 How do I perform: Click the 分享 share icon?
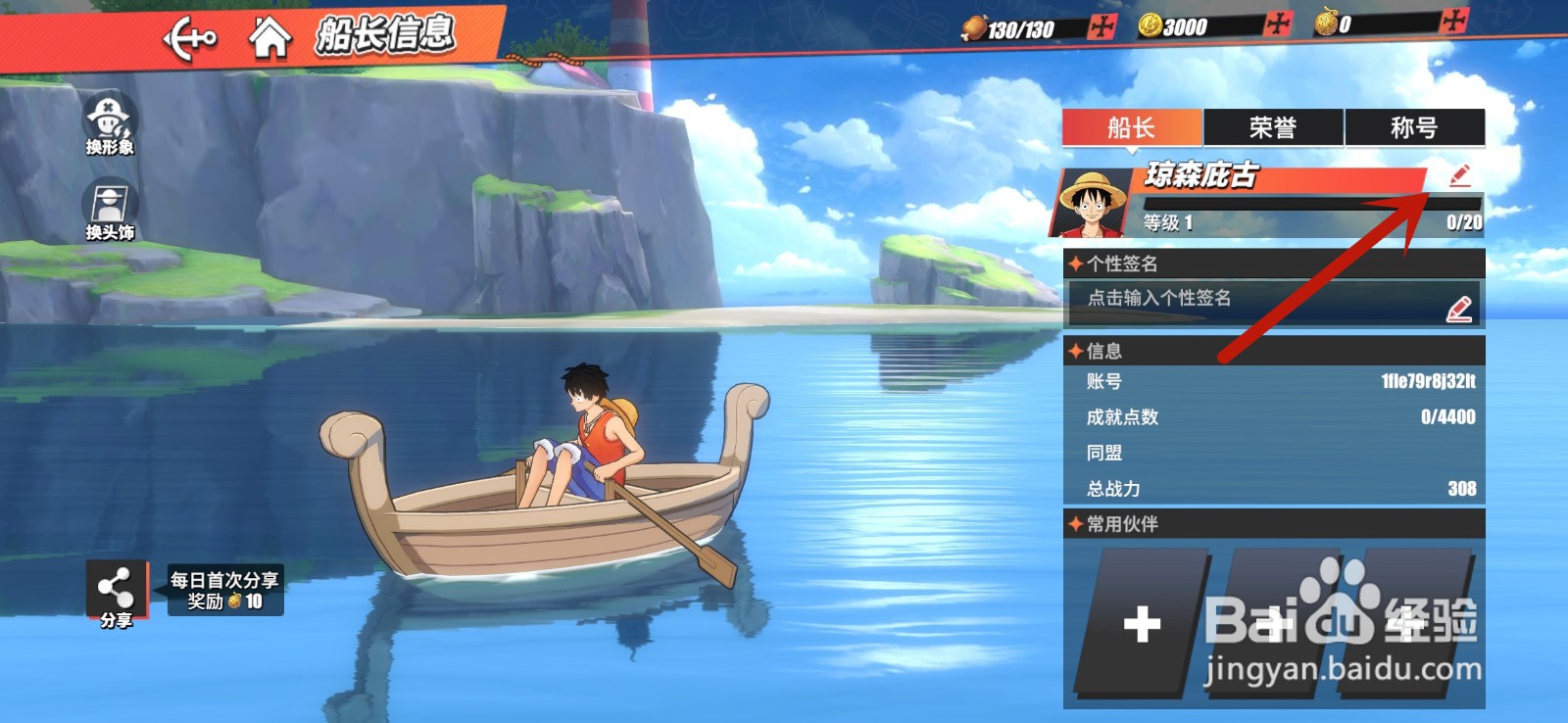tap(115, 588)
